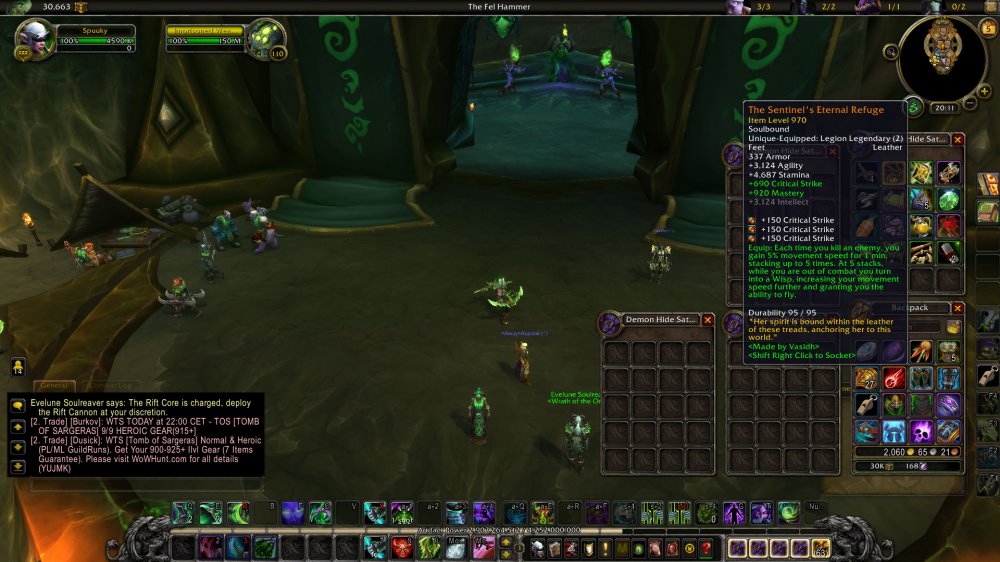The image size is (1000, 562).
Task: Switch to the General chat tab
Action: pyautogui.click(x=55, y=385)
